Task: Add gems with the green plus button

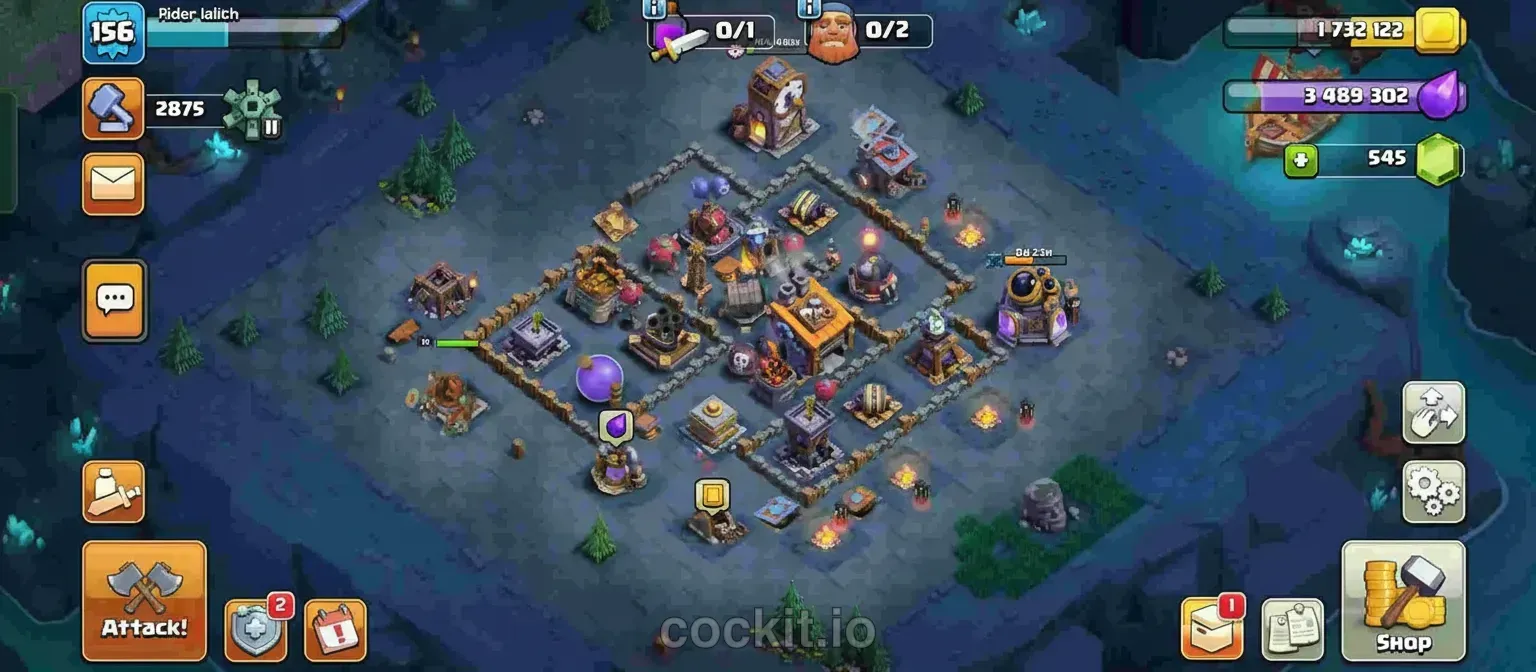Action: click(1300, 160)
